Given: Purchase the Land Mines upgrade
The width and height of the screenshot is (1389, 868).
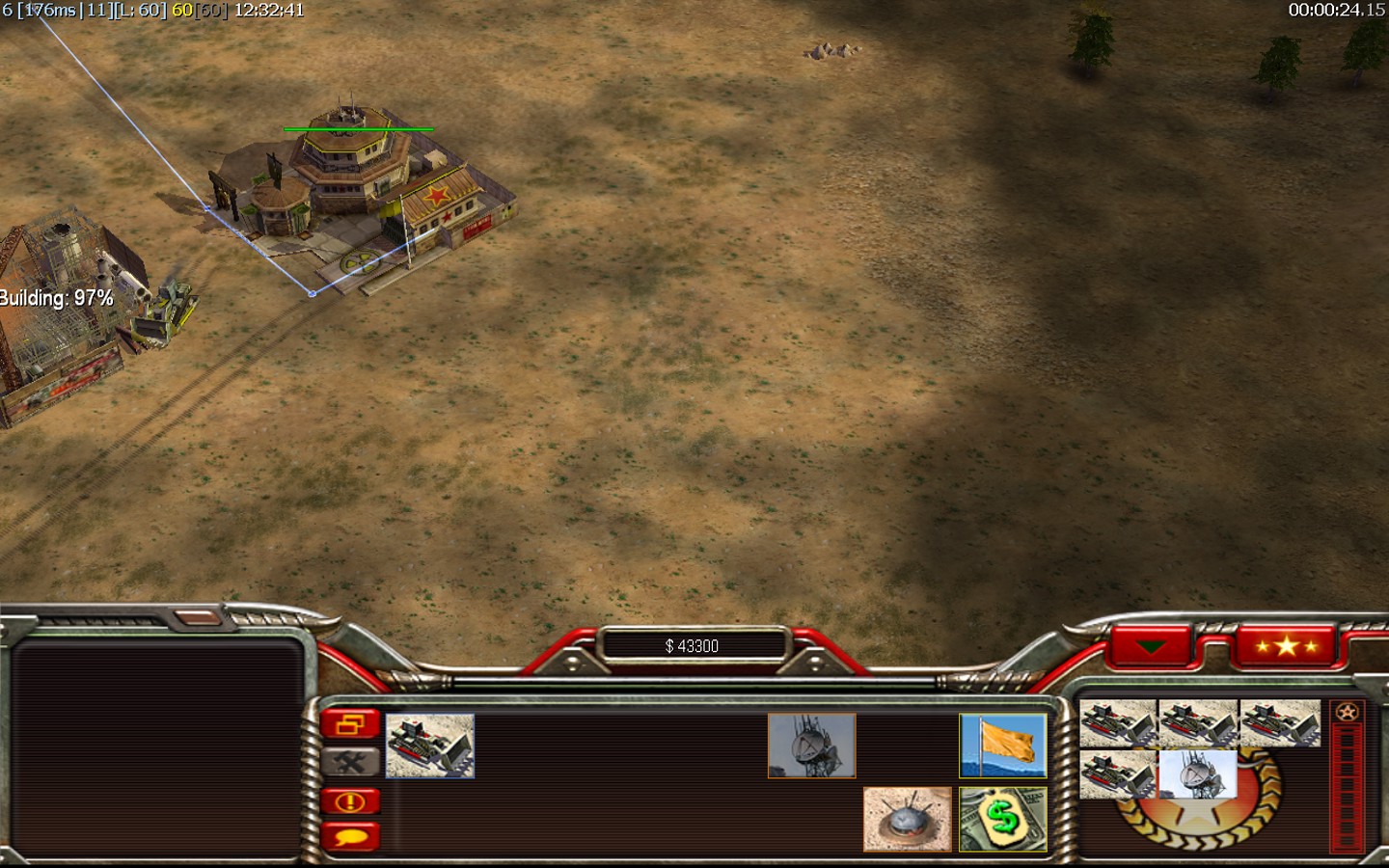Looking at the screenshot, I should (x=907, y=819).
